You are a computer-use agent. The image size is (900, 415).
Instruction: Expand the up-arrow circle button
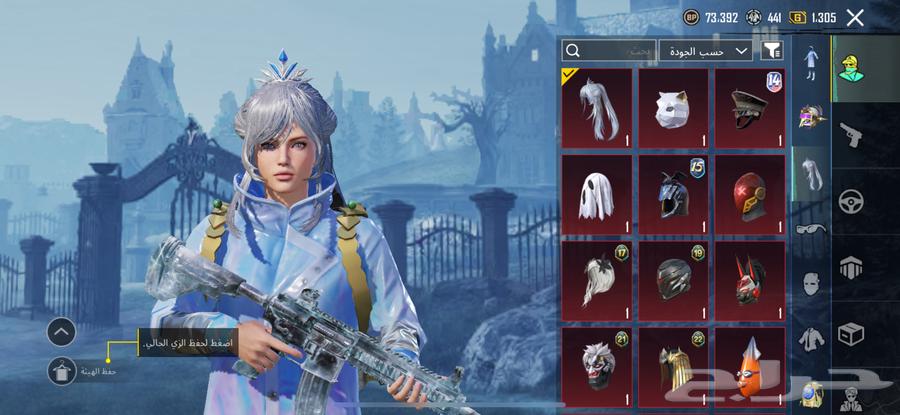[x=61, y=331]
